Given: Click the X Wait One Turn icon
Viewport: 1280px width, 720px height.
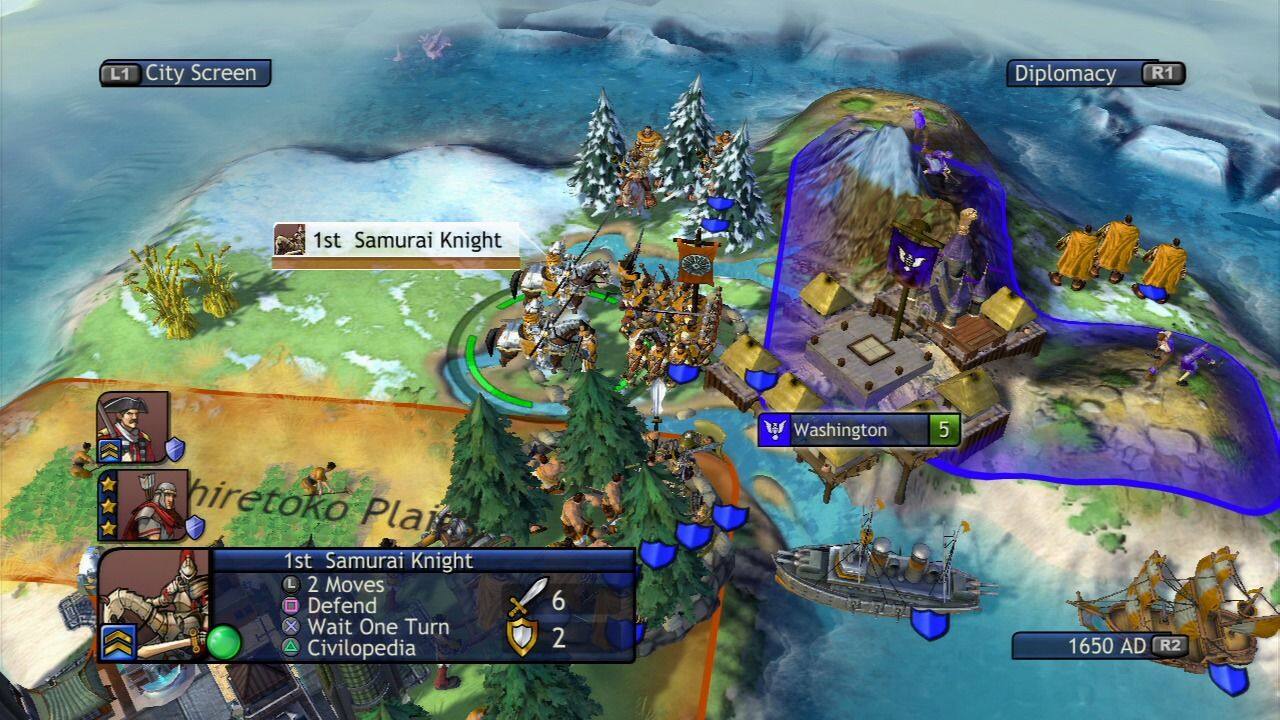Looking at the screenshot, I should point(289,627).
